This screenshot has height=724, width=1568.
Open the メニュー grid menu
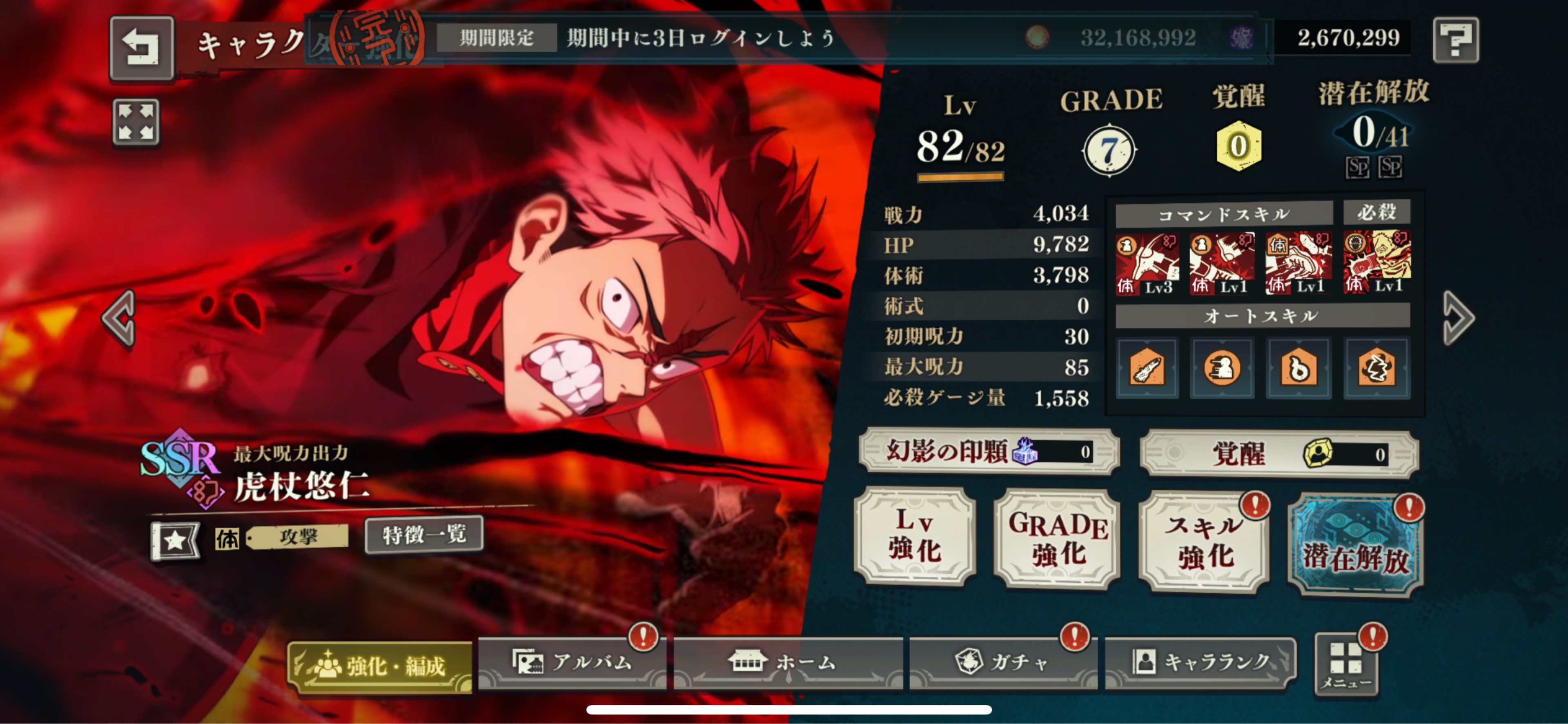coord(1346,664)
